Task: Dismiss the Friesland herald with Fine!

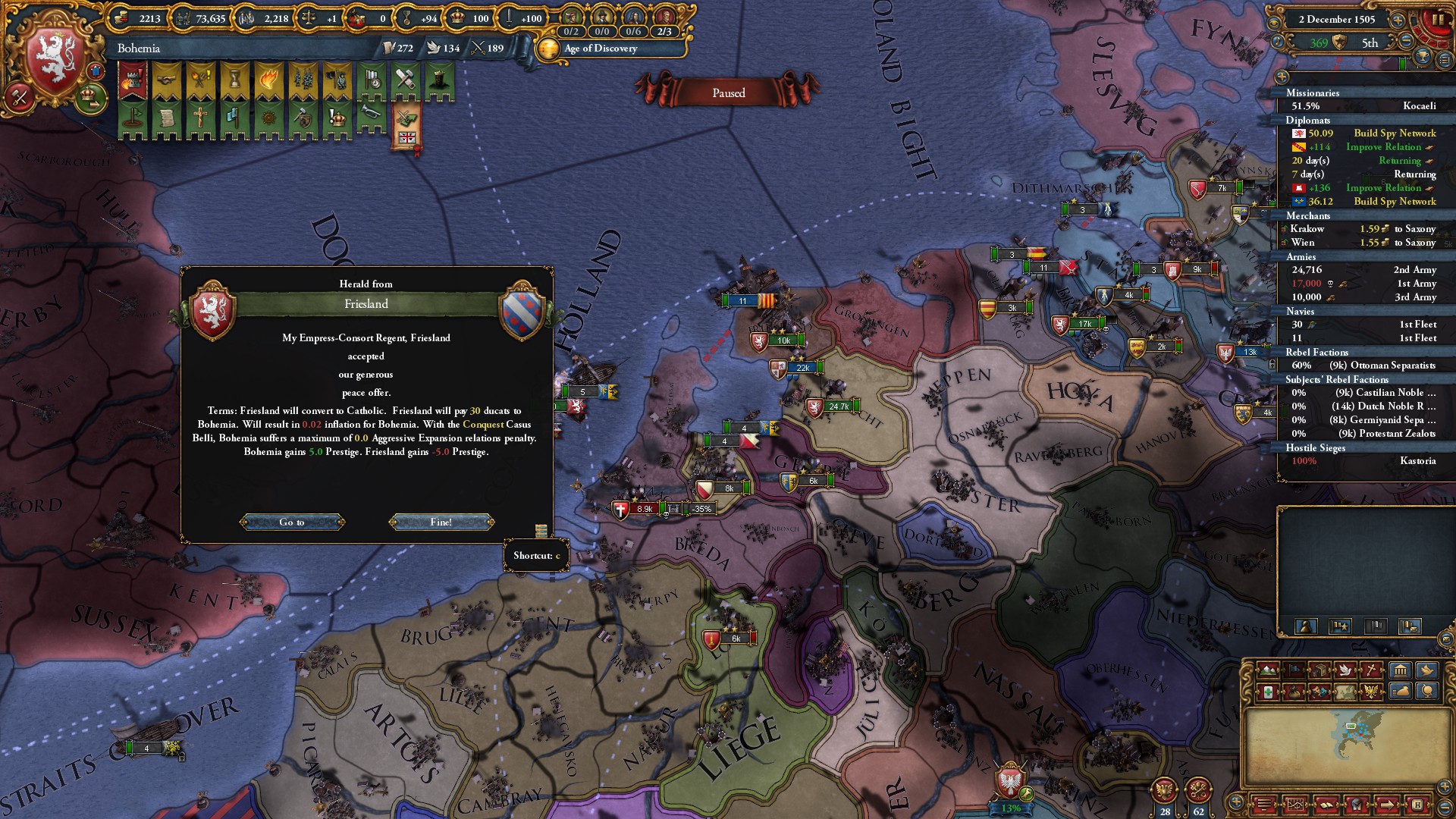Action: 441,522
